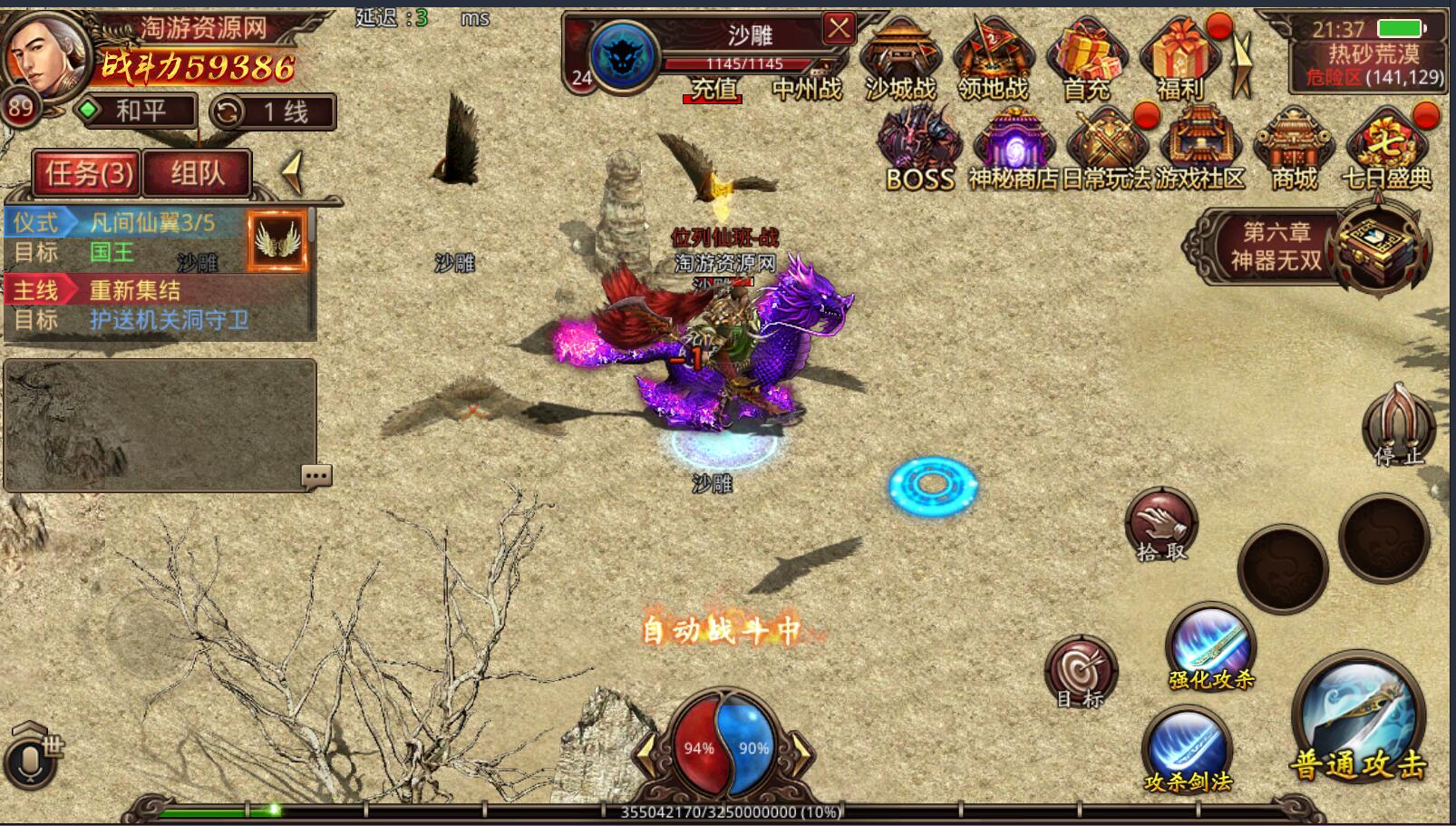Switch to the 任务(3) quest tab
The width and height of the screenshot is (1456, 826).
(x=88, y=172)
